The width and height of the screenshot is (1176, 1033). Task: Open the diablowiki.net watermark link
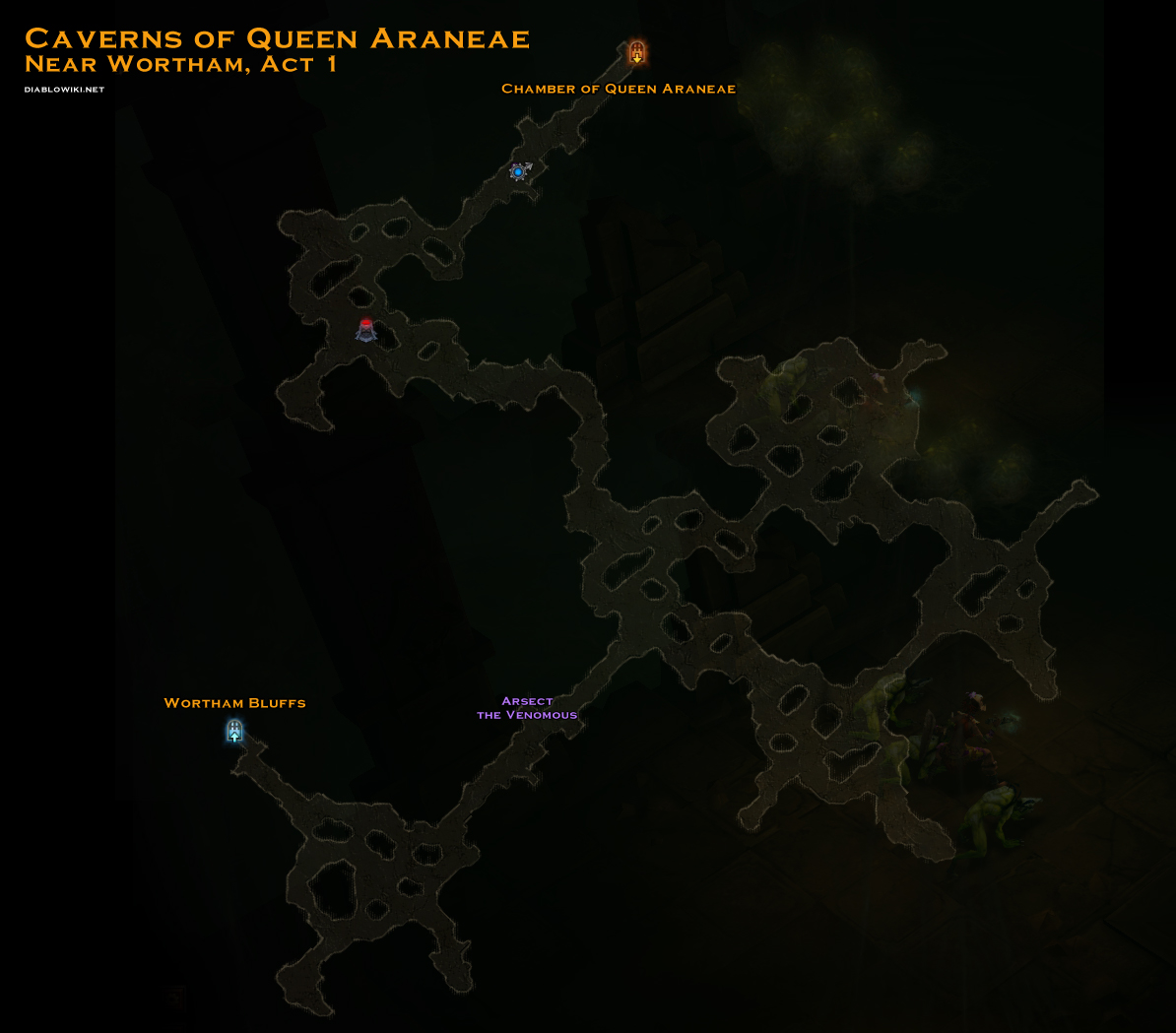(64, 90)
